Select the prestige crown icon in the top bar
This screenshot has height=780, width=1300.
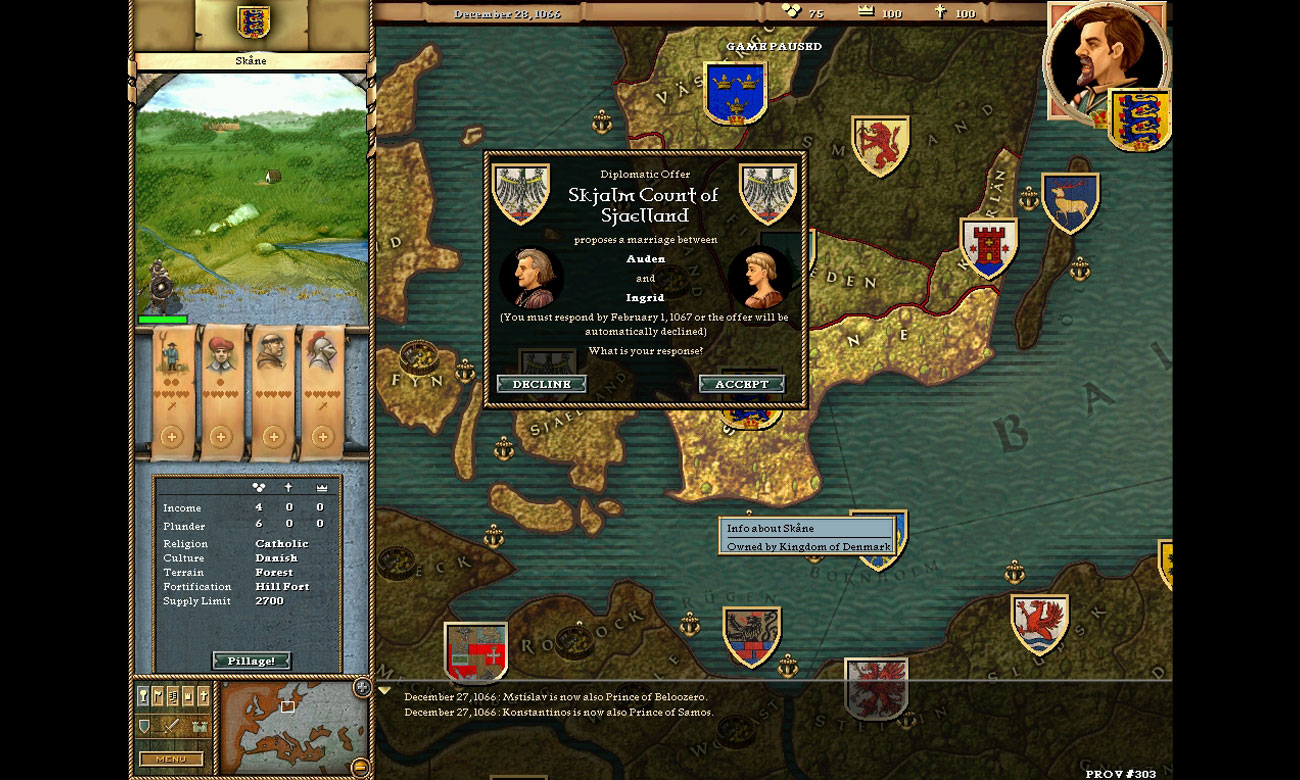click(866, 12)
